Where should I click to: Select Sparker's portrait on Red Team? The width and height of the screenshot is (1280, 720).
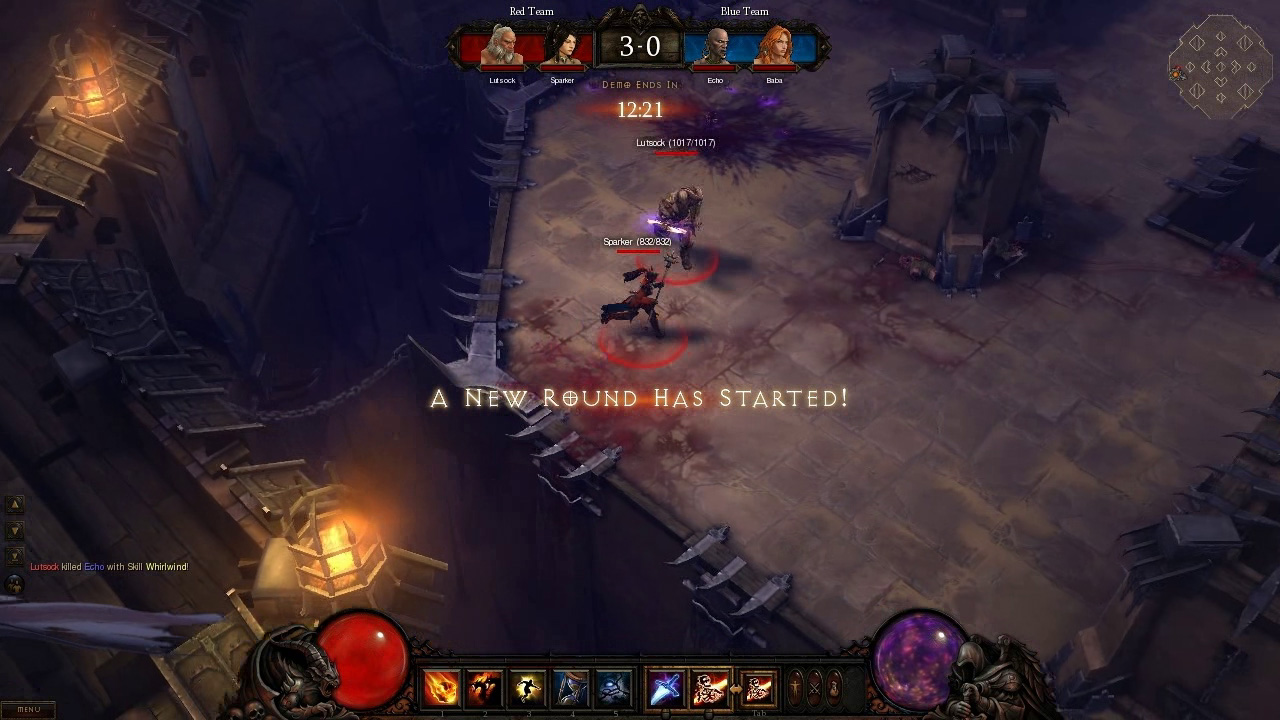tap(561, 47)
